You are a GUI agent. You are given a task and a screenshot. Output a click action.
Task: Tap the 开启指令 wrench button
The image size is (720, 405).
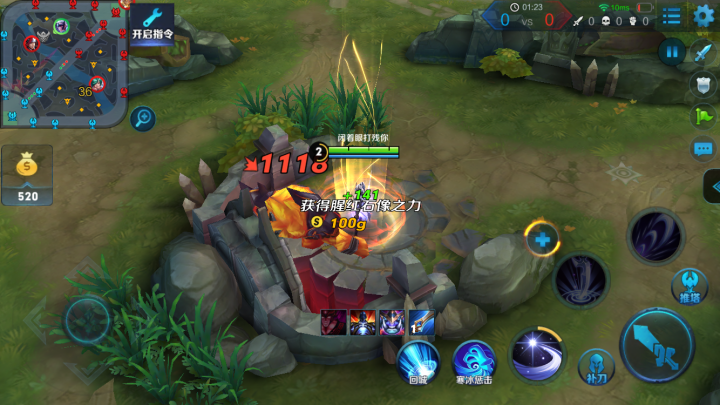click(x=152, y=20)
